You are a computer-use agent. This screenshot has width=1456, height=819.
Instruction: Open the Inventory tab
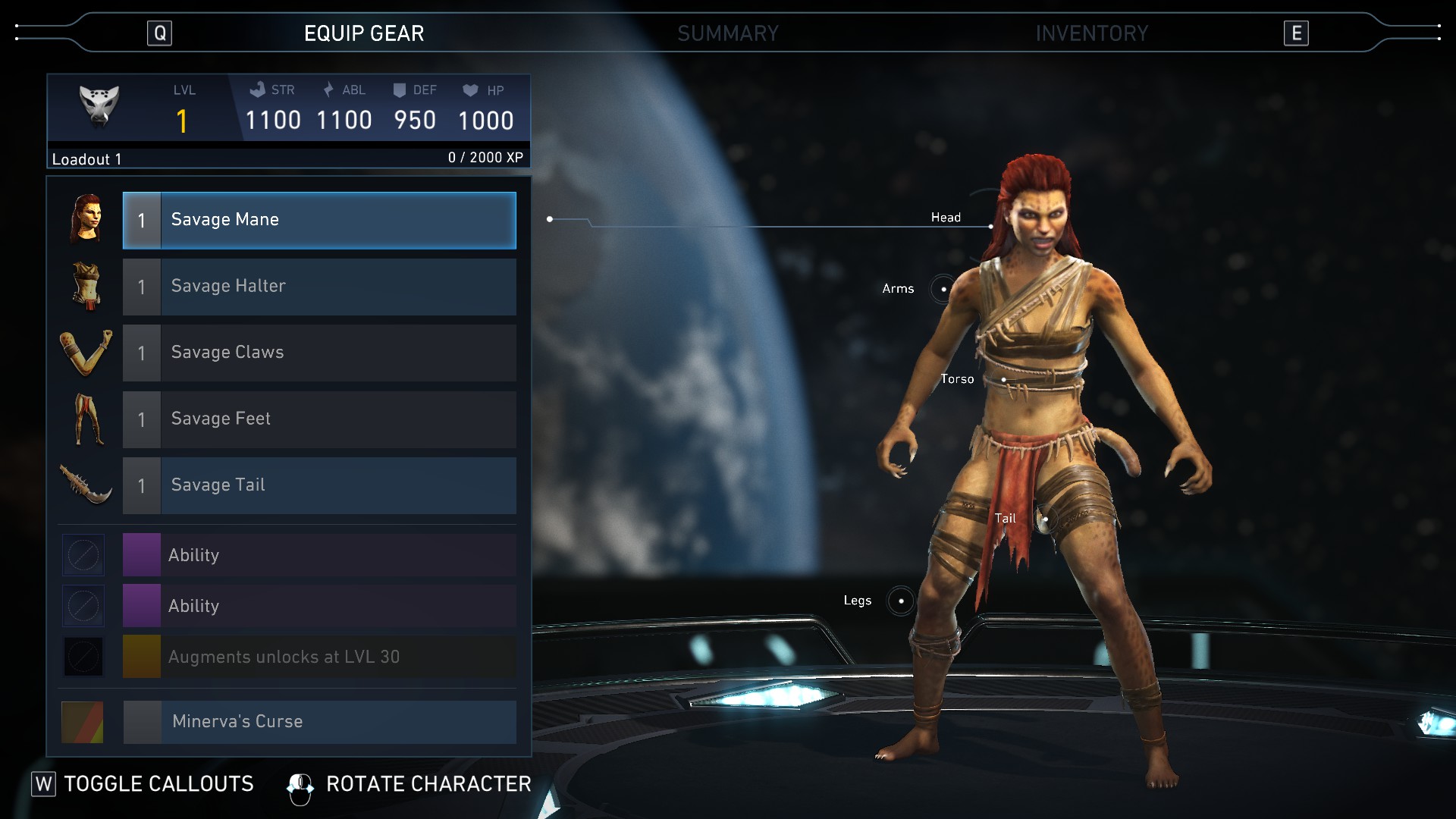click(x=1091, y=33)
